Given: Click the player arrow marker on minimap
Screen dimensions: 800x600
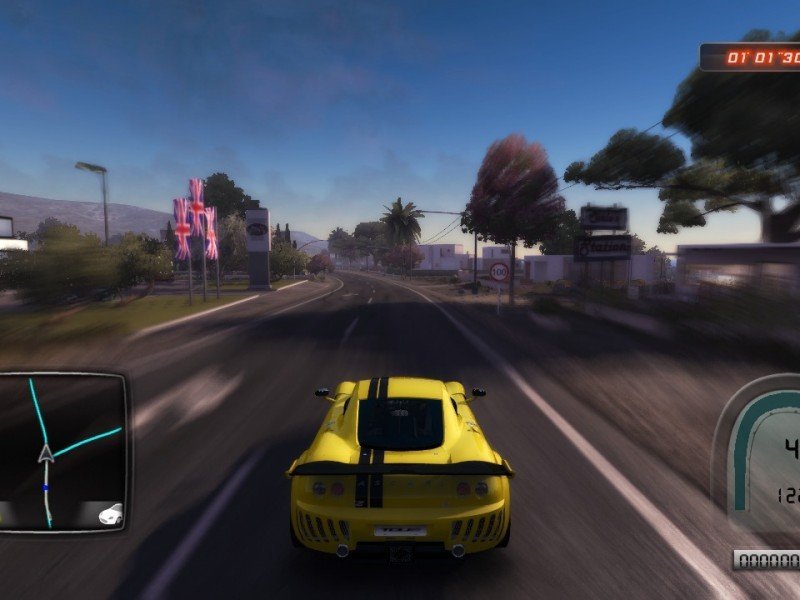Looking at the screenshot, I should pyautogui.click(x=45, y=455).
